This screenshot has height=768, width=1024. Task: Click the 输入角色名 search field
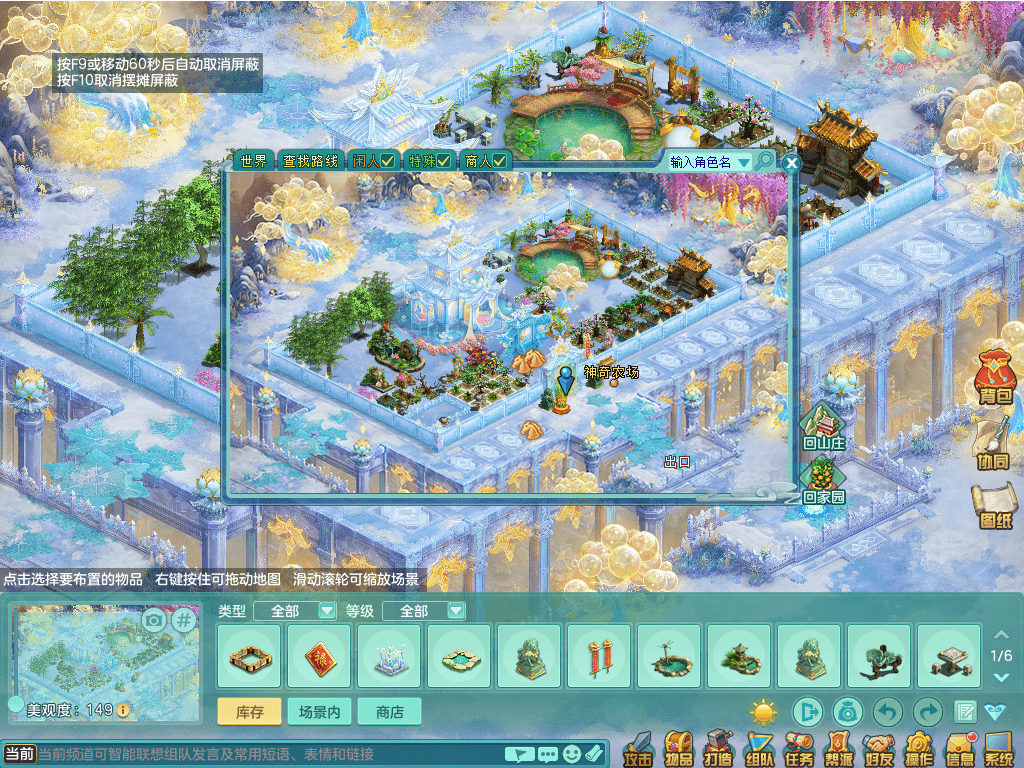coord(708,162)
